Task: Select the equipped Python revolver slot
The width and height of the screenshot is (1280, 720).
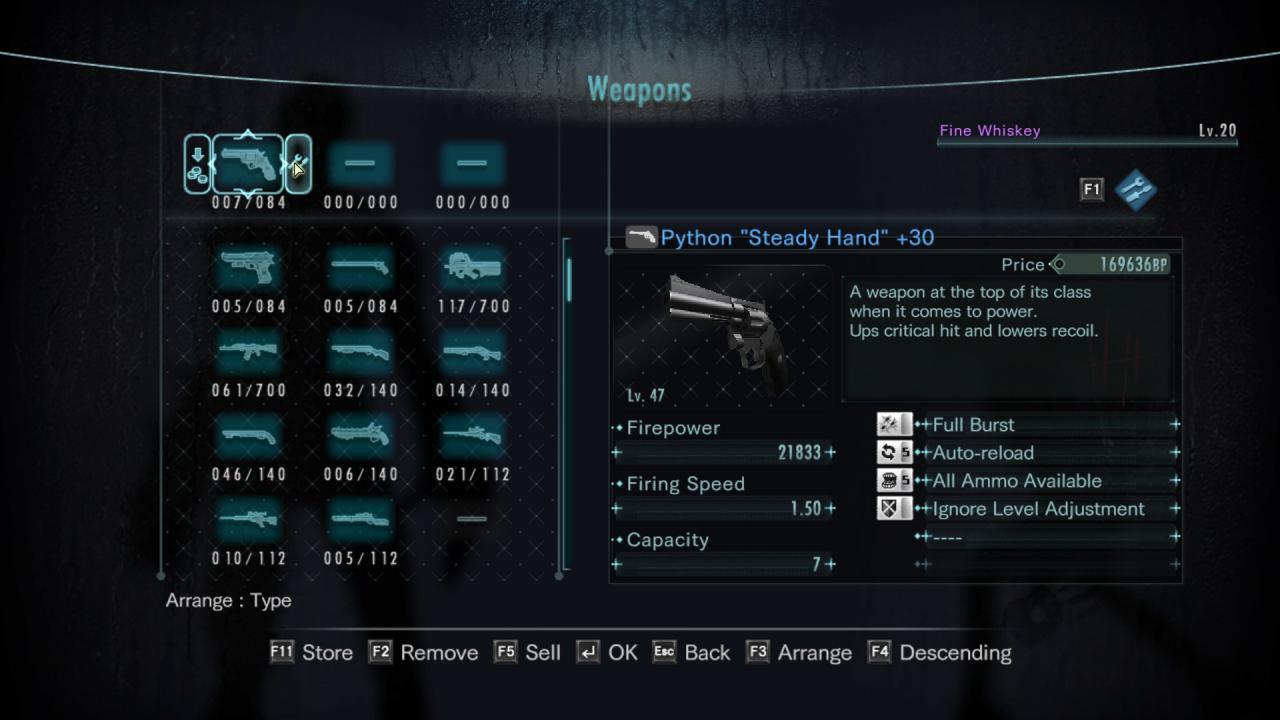Action: click(x=248, y=164)
